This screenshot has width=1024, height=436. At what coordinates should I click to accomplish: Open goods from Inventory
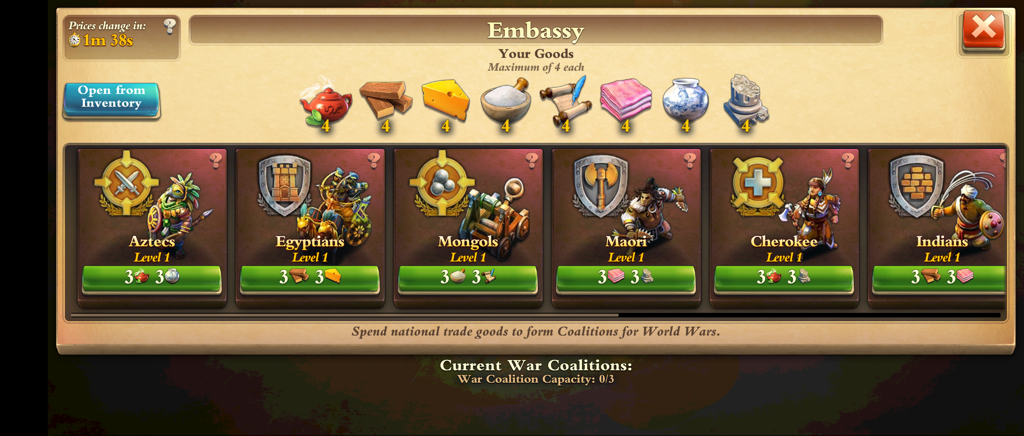click(x=112, y=98)
